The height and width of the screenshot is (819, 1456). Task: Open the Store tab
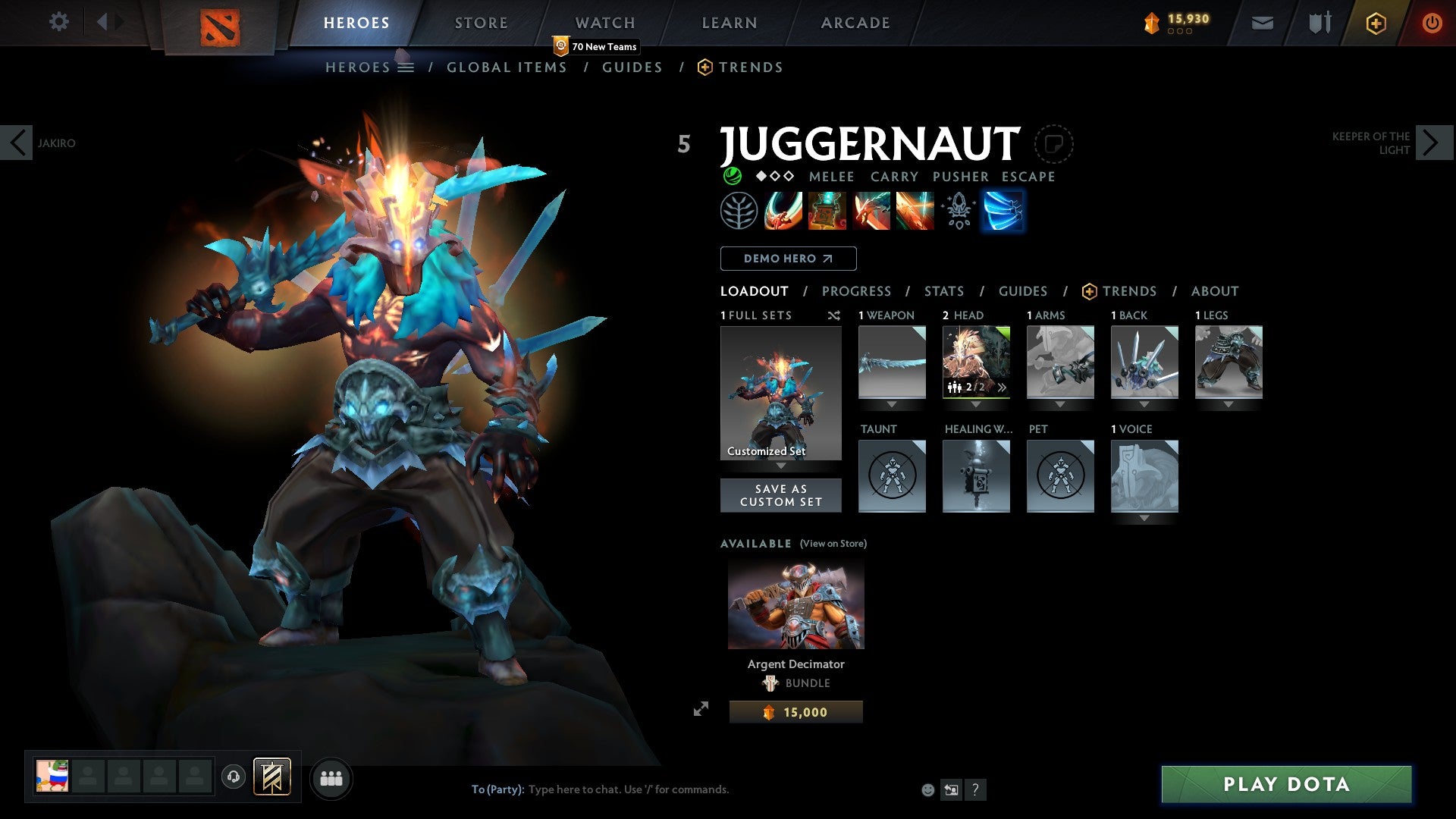point(481,23)
